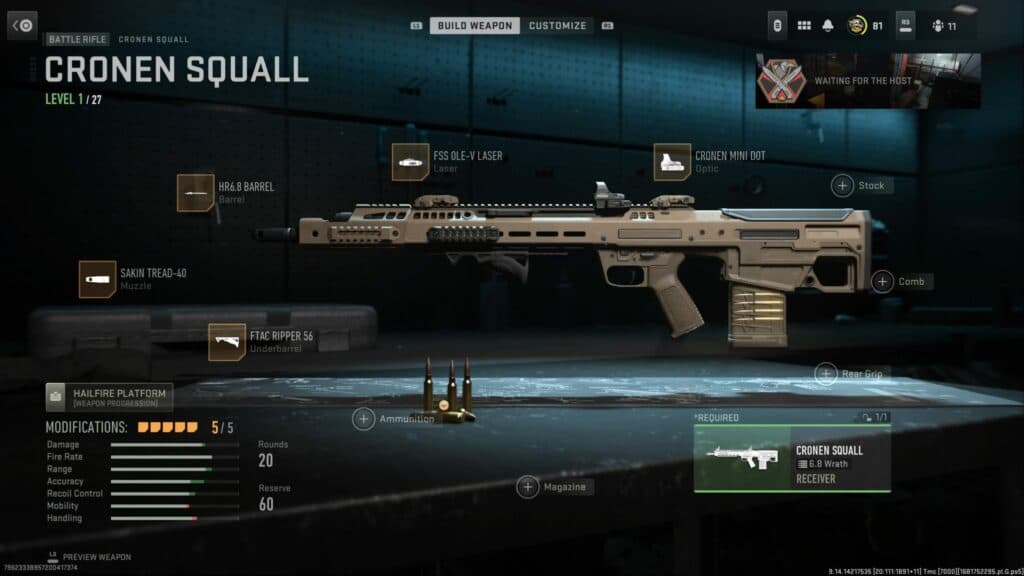Add a Comb attachment
The height and width of the screenshot is (576, 1024).
pos(882,281)
